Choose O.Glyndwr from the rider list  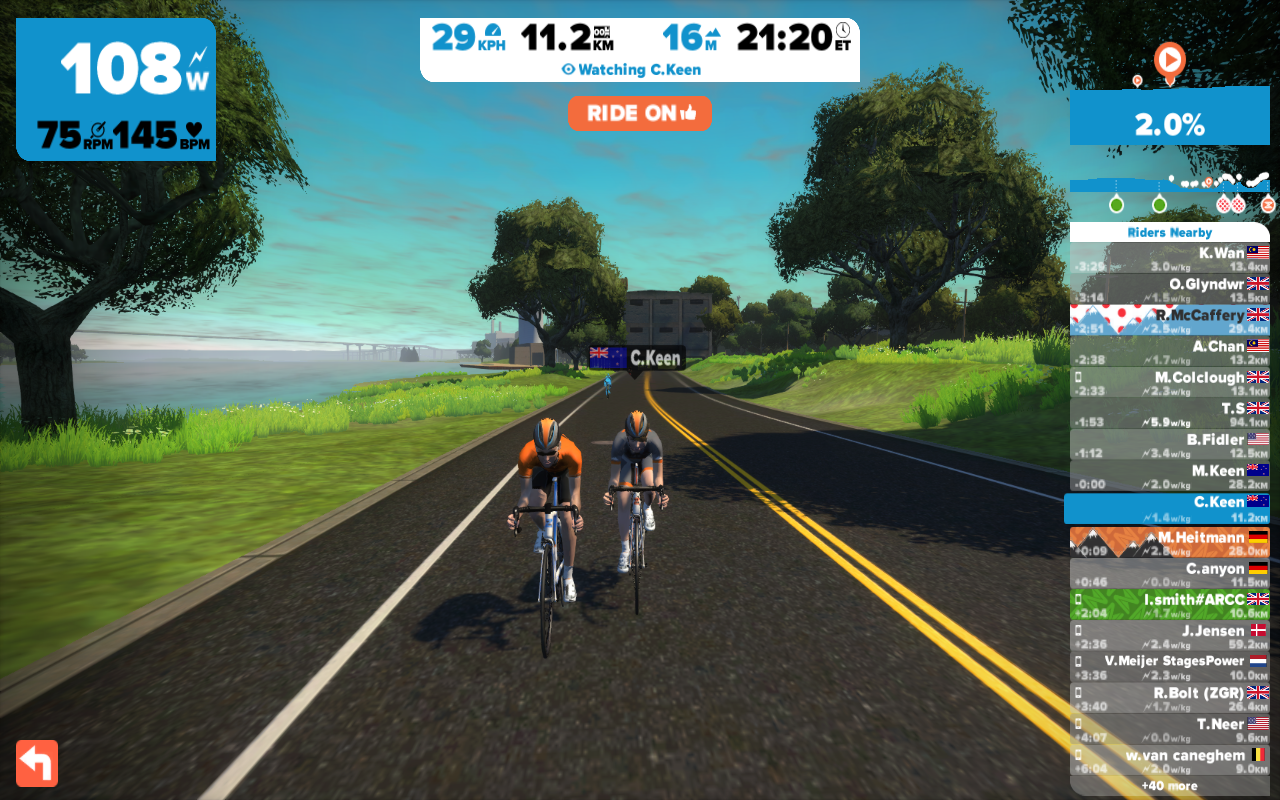coord(1169,290)
